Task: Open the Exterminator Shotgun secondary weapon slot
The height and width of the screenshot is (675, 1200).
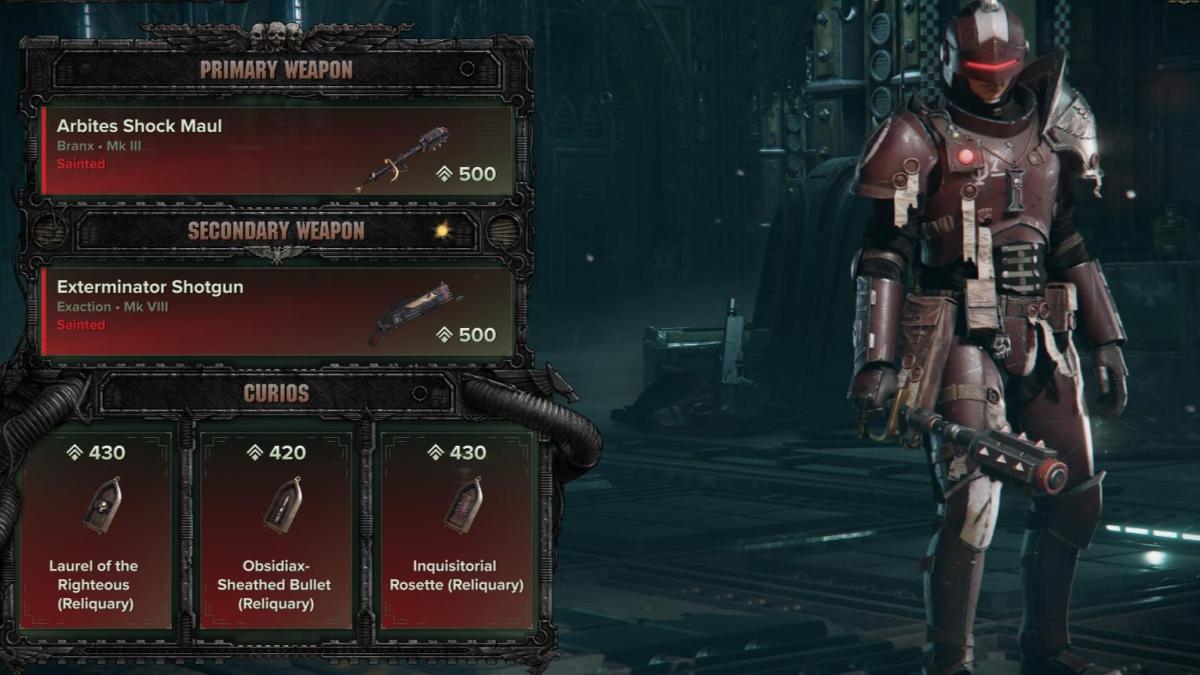Action: [277, 311]
